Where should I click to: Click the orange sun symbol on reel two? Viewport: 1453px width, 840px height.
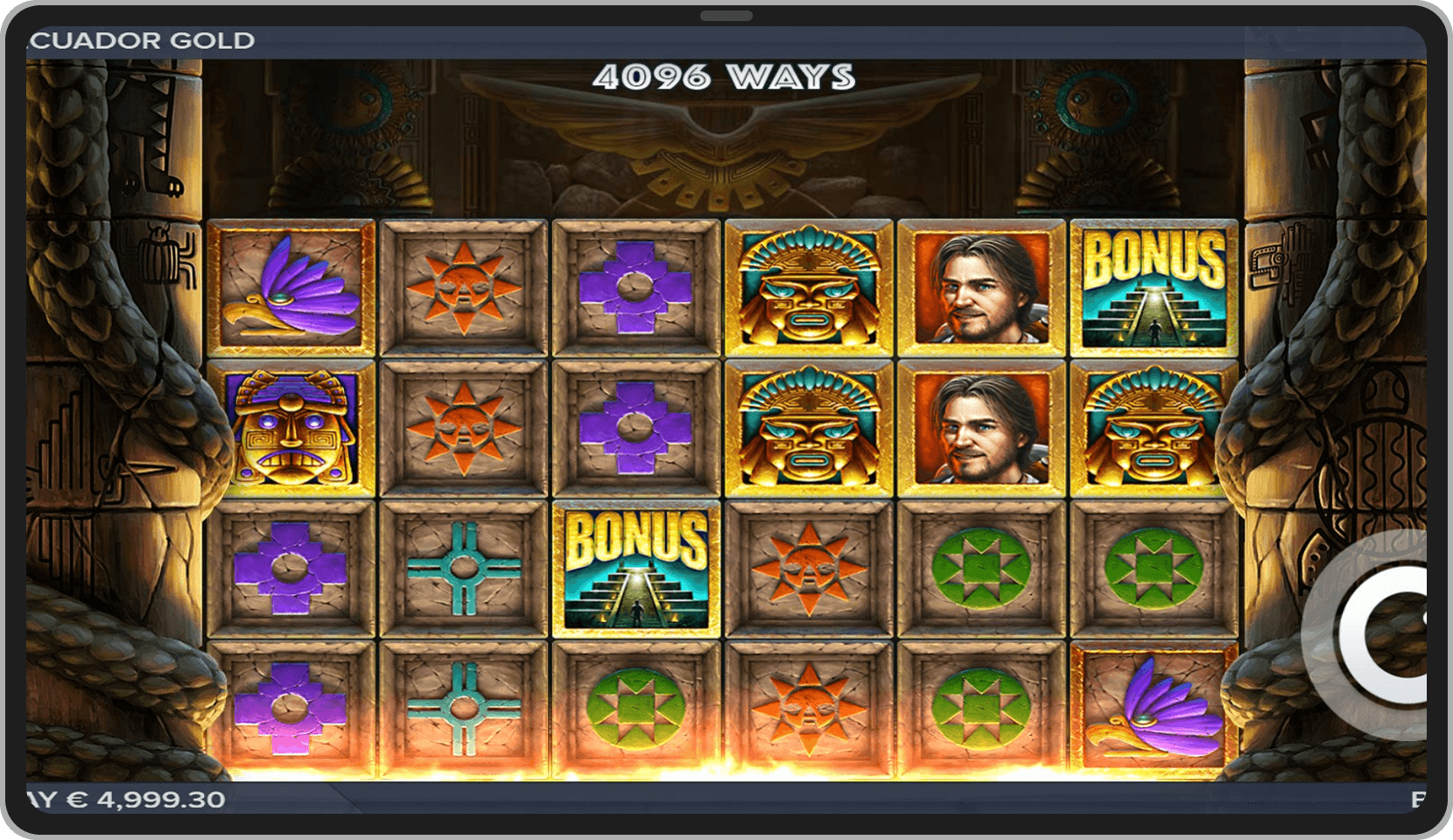pyautogui.click(x=466, y=289)
